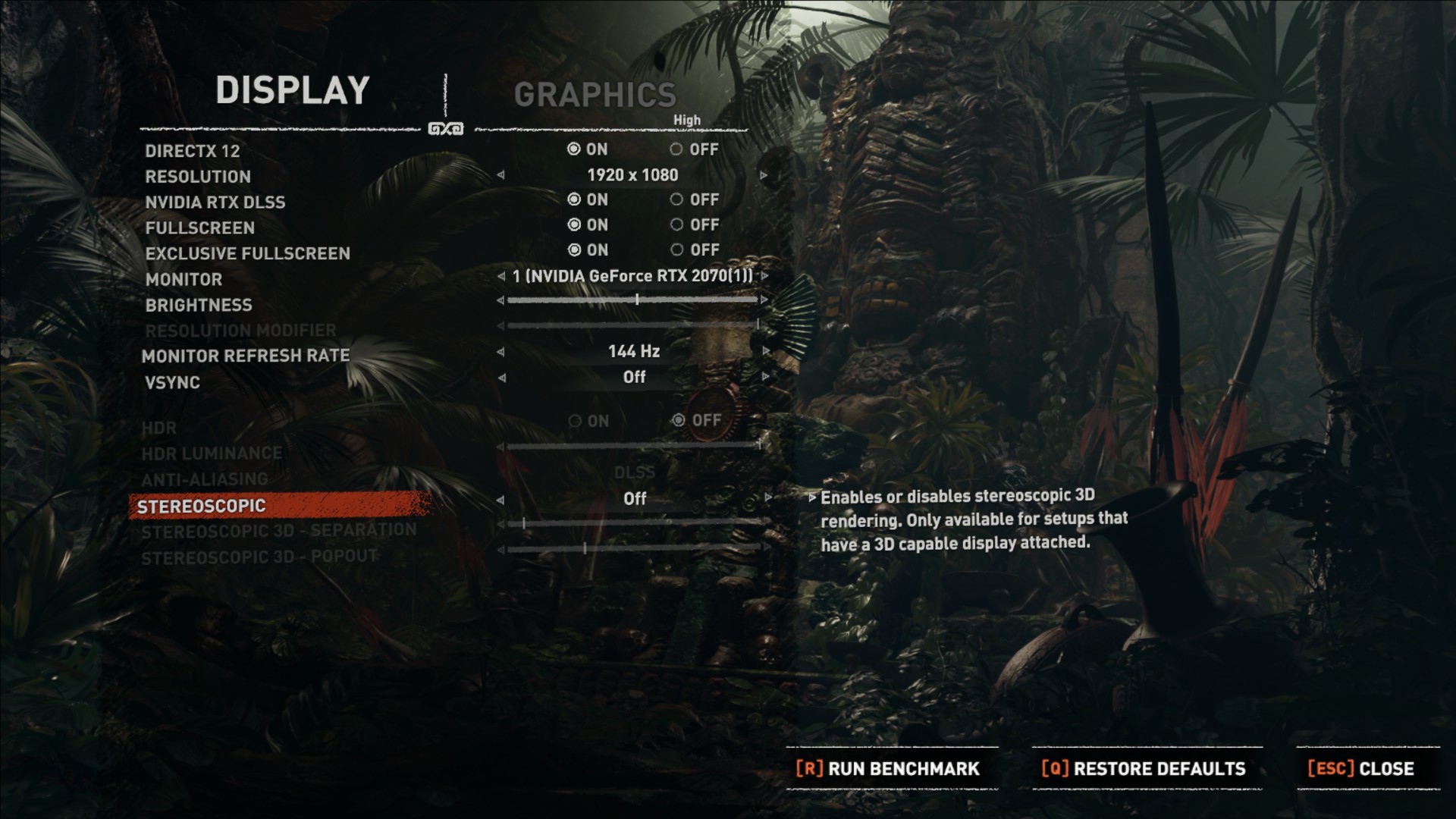
Task: Turn Fullscreen off
Action: pos(676,225)
